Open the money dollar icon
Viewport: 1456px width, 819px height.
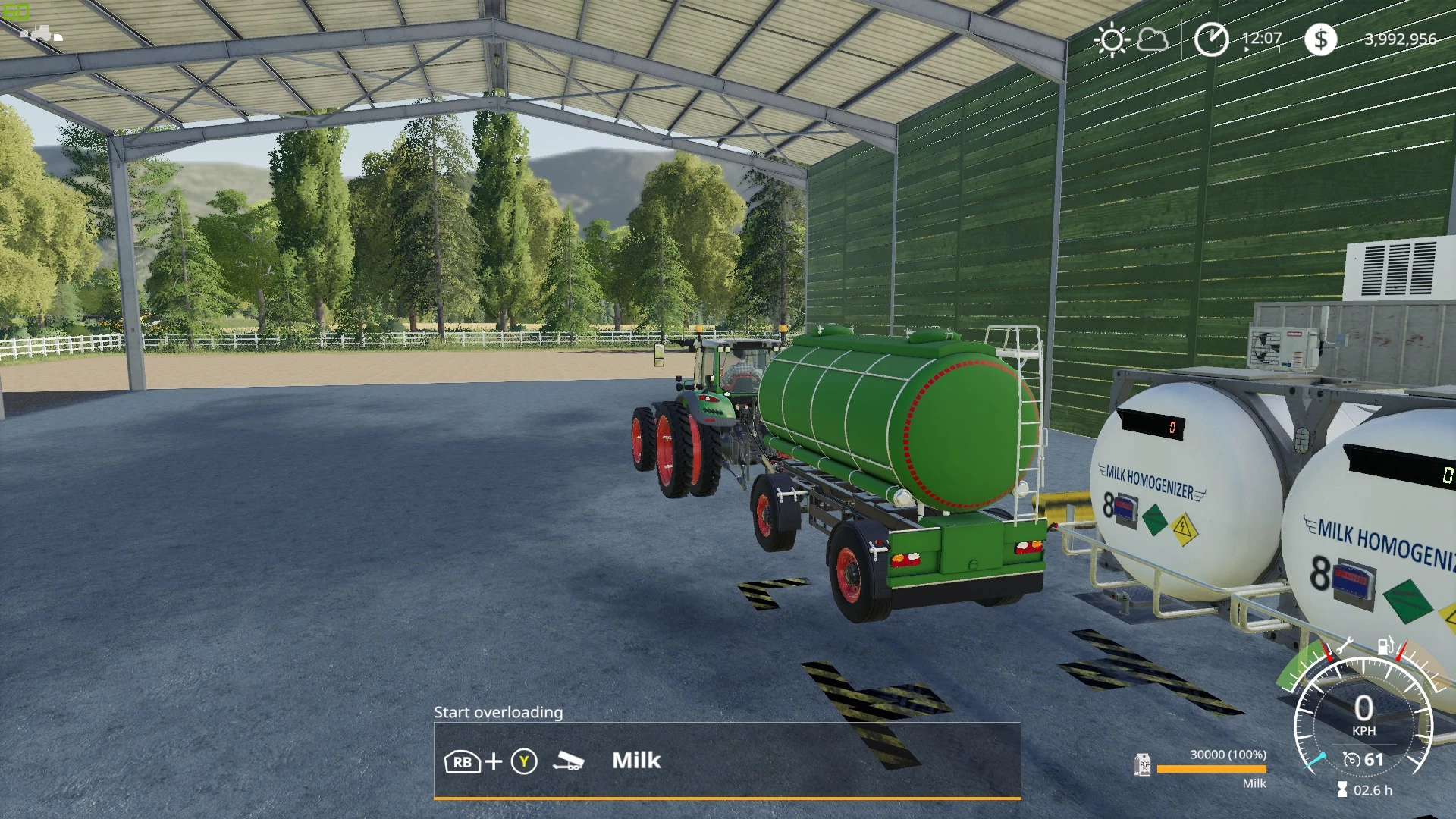[x=1320, y=39]
